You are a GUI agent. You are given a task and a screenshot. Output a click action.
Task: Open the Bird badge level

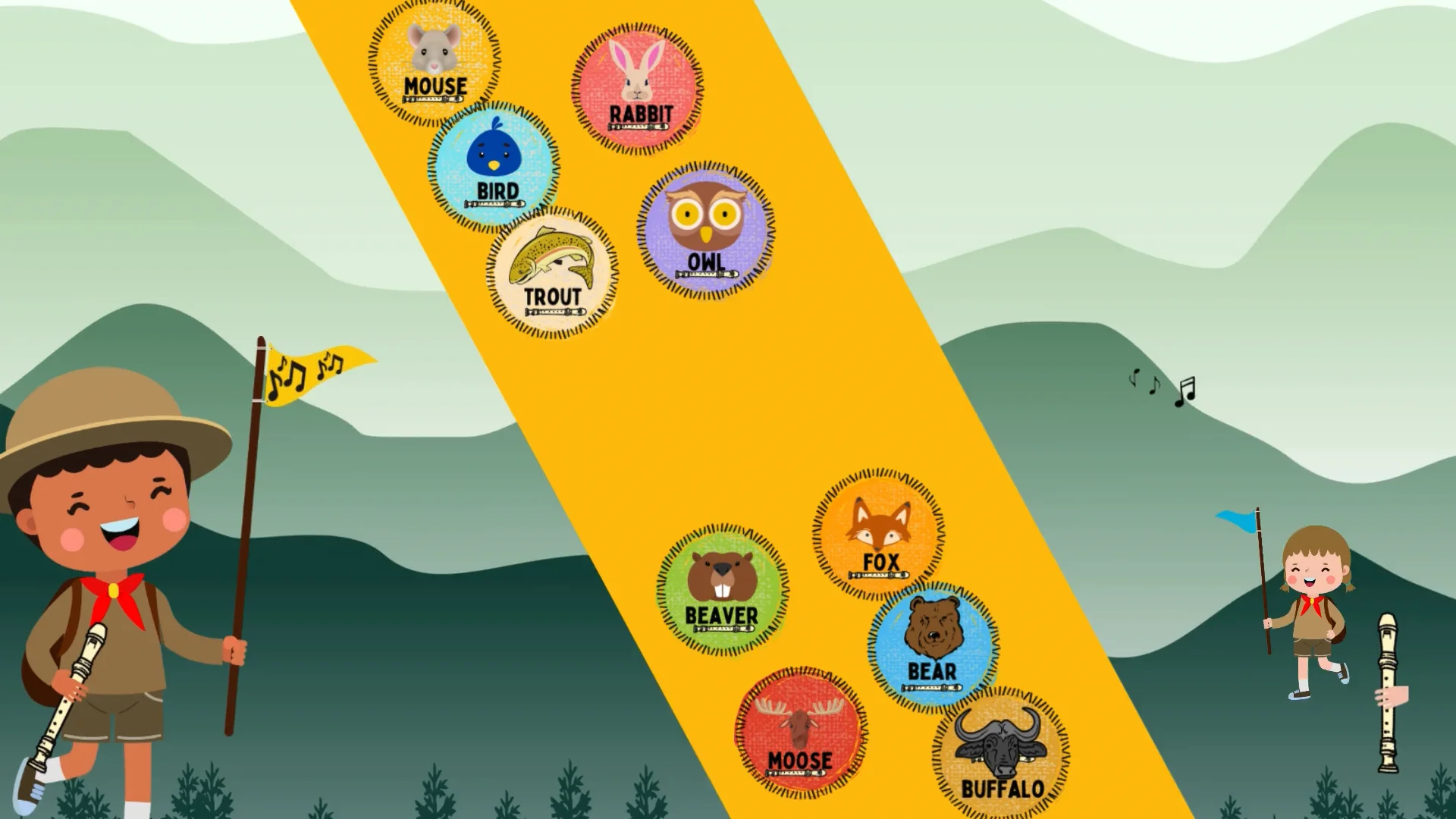[494, 167]
